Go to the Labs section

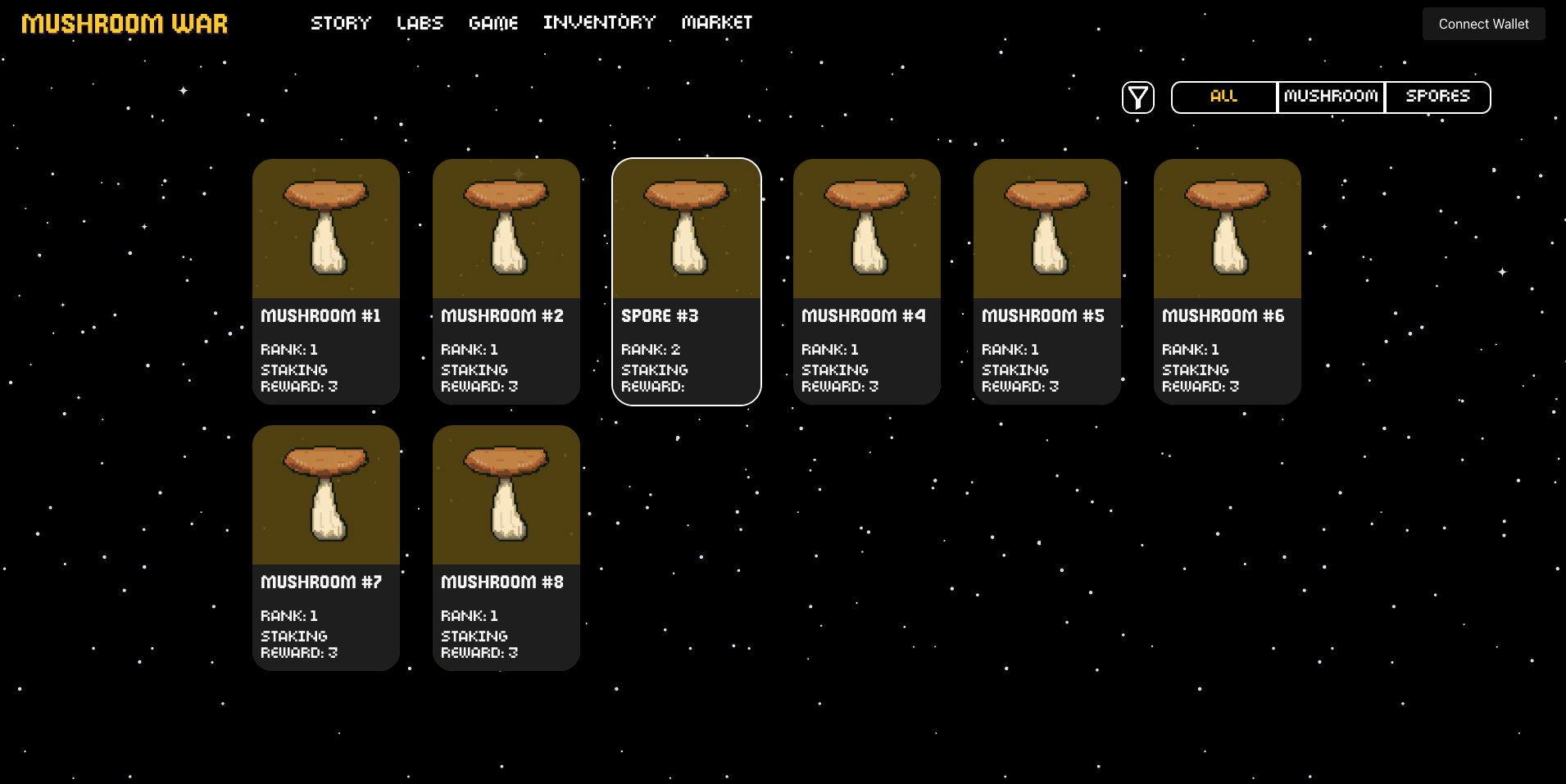420,23
